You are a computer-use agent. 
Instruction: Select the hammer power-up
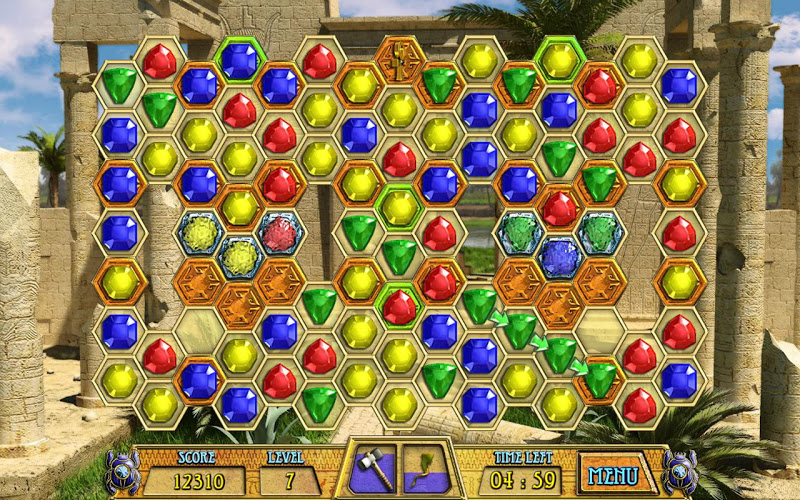pyautogui.click(x=372, y=470)
